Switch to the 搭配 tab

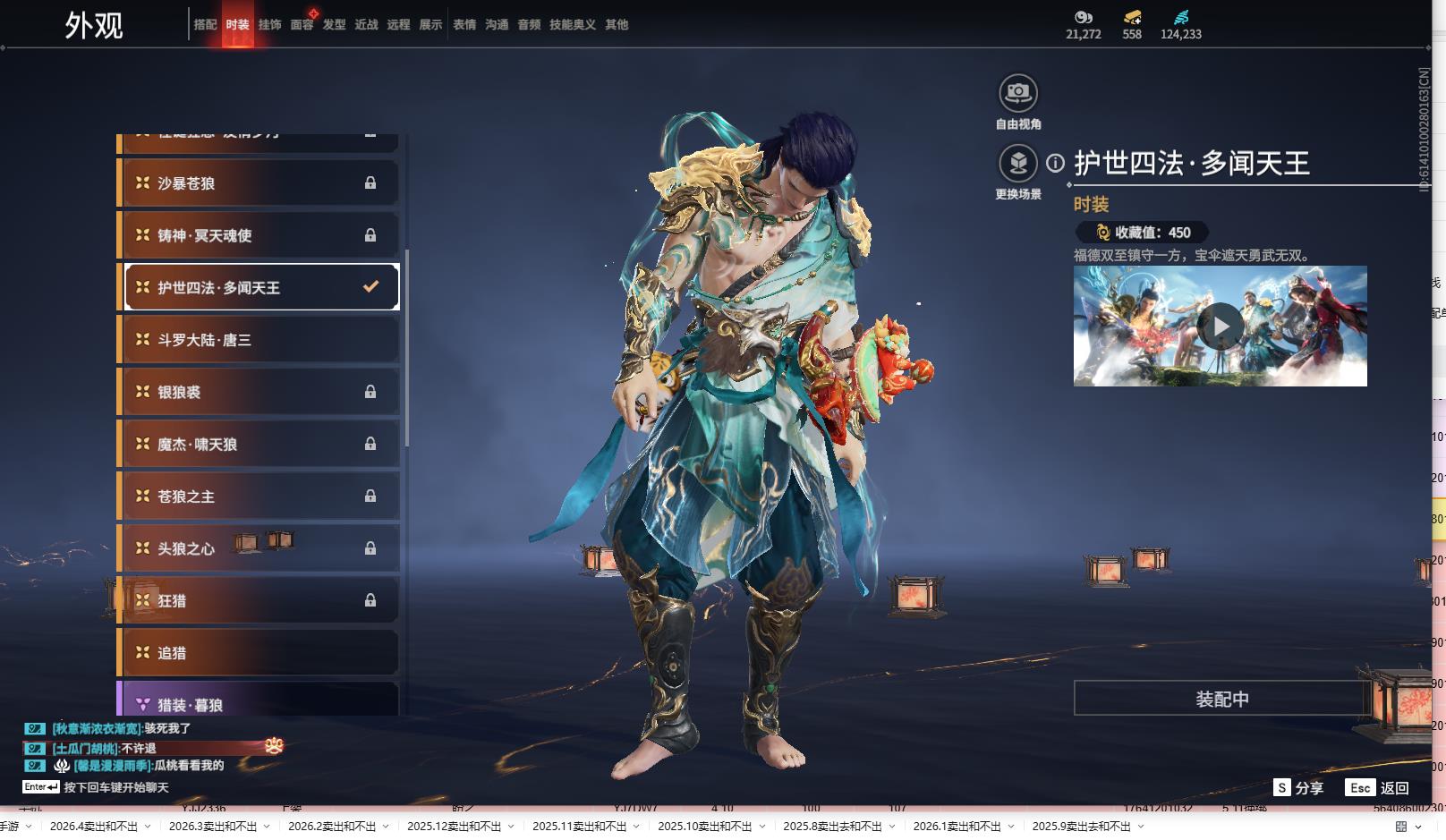pyautogui.click(x=205, y=25)
